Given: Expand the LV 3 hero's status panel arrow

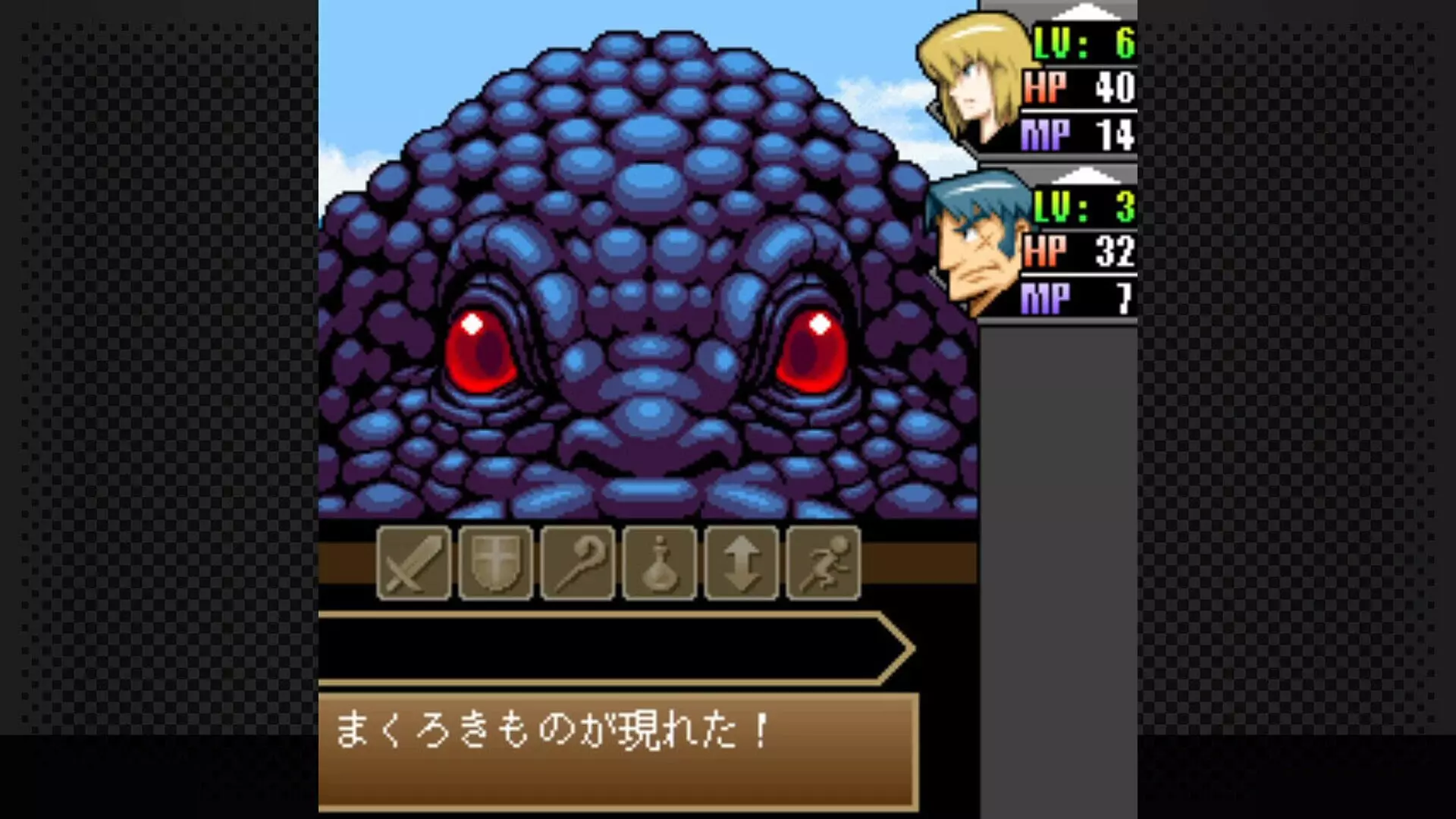Looking at the screenshot, I should pos(1087,176).
